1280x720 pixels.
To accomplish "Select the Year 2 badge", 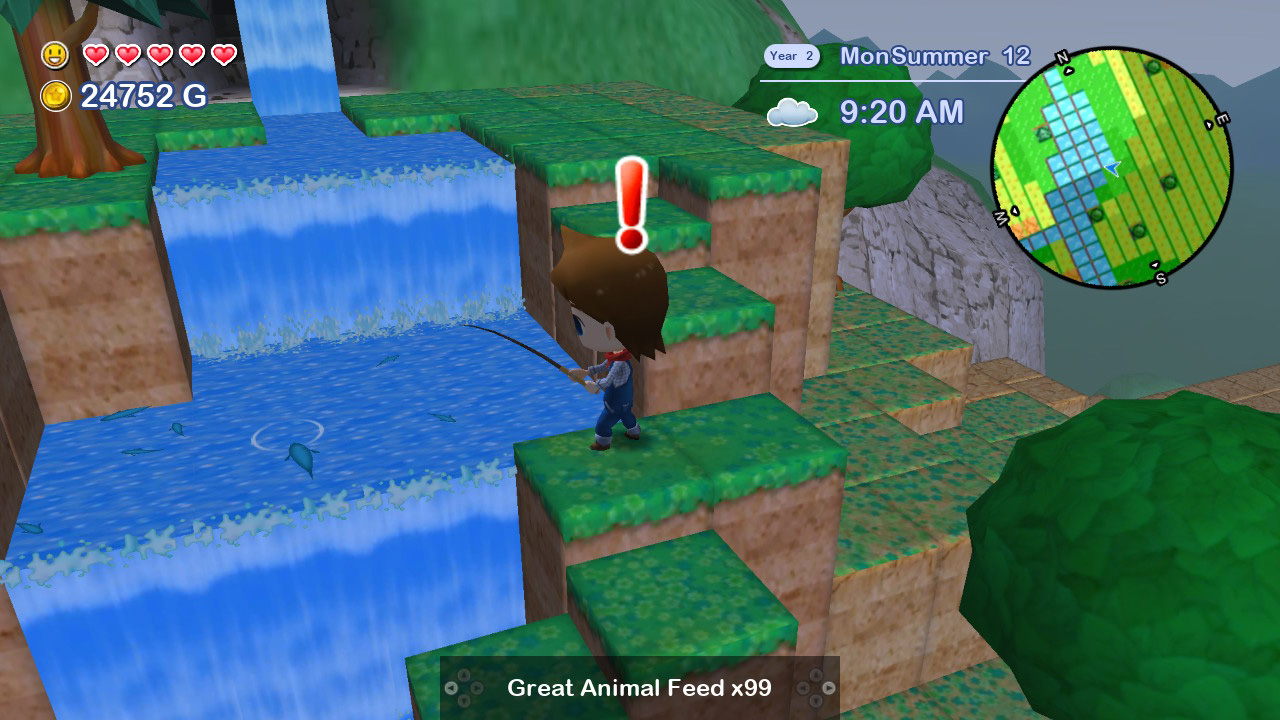I will 791,56.
